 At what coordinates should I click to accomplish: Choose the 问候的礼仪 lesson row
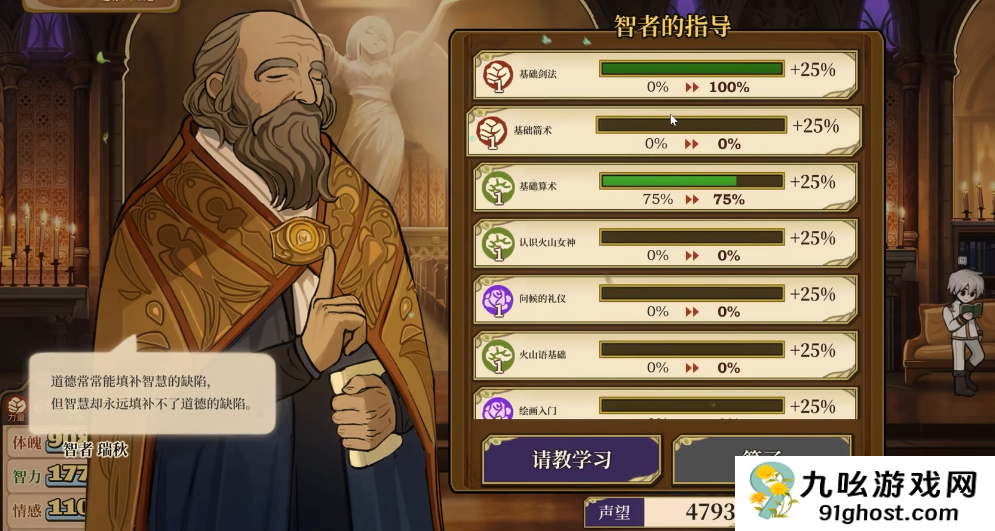pos(665,300)
